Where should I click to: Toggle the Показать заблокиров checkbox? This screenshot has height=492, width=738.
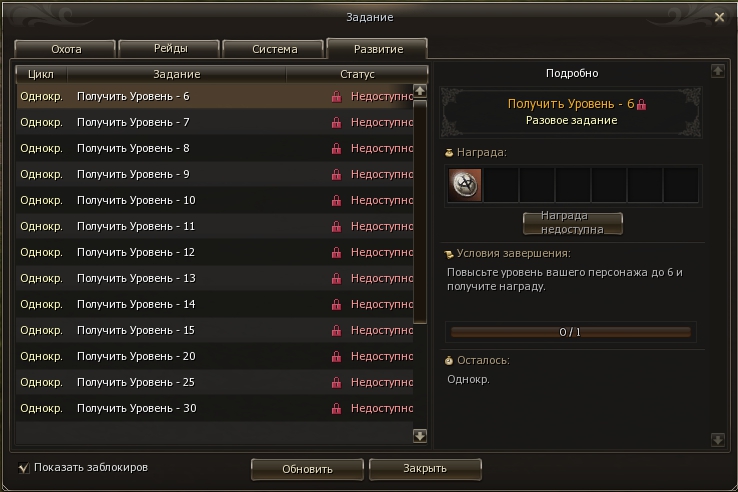coord(24,467)
